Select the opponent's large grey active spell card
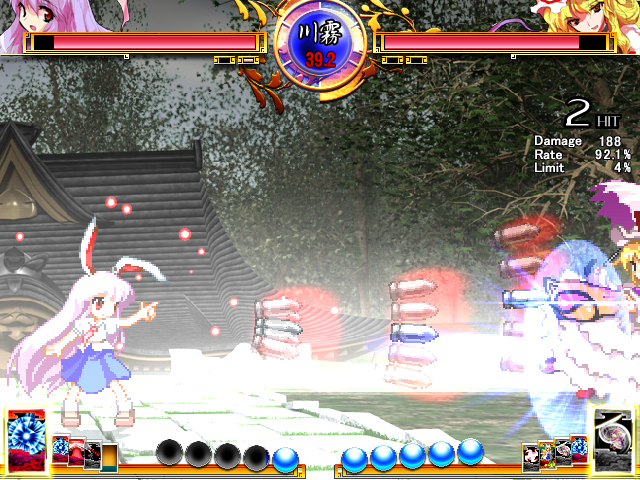 pos(614,439)
